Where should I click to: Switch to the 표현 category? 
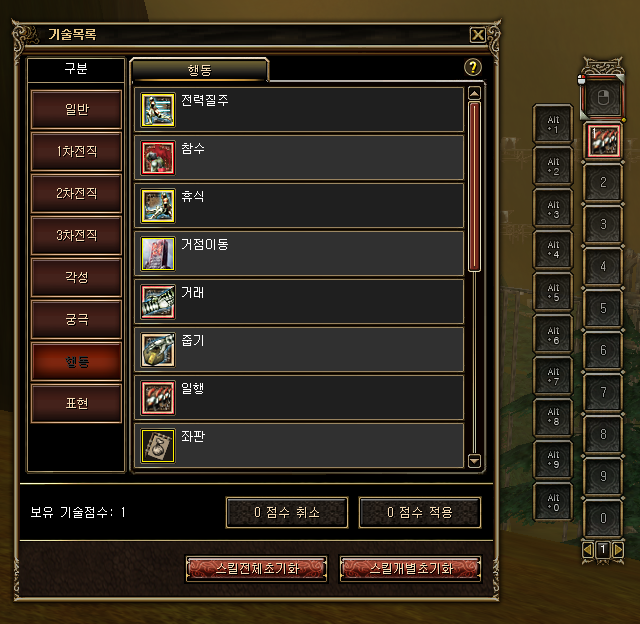[x=76, y=403]
